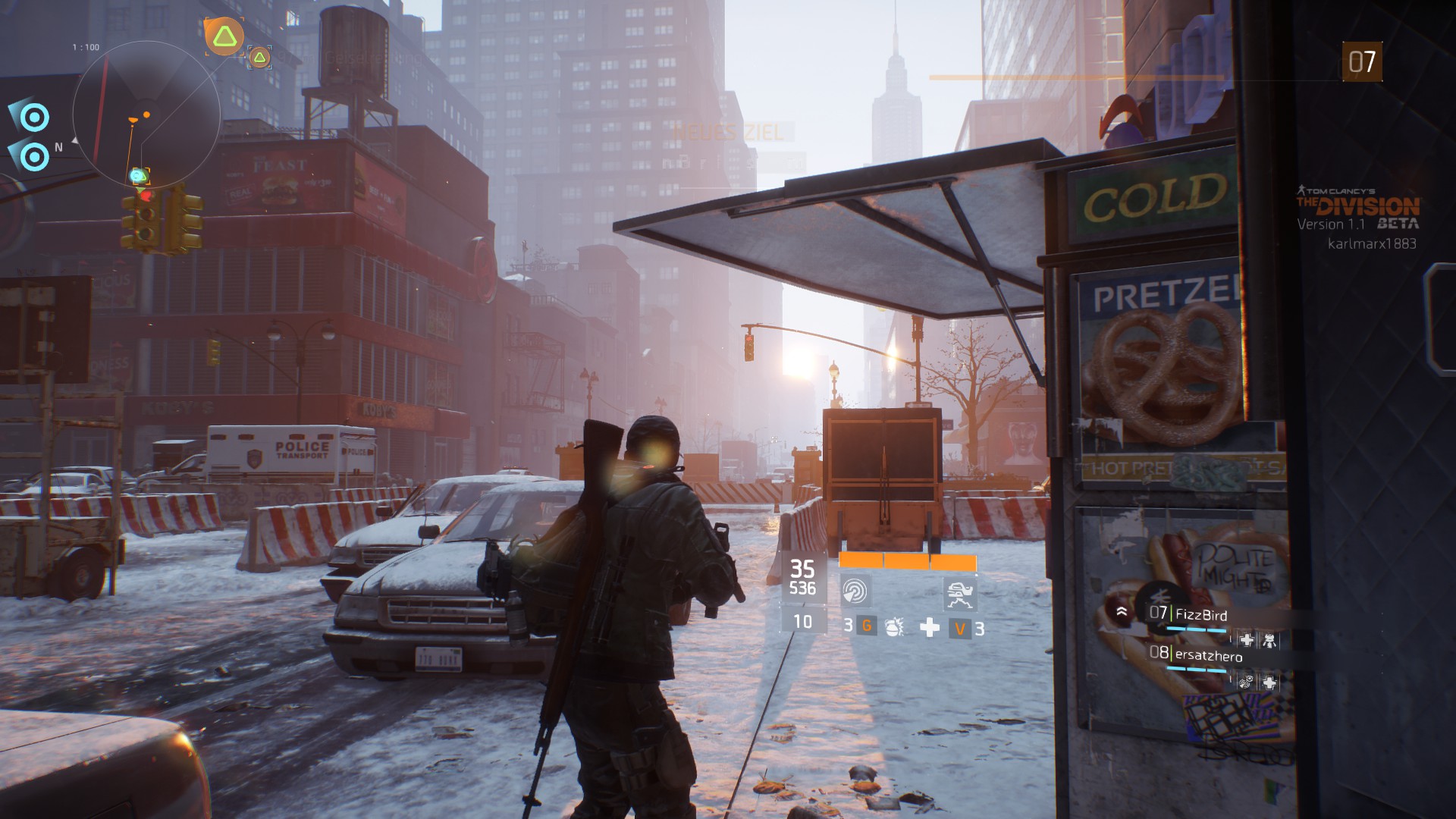Viewport: 1456px width, 819px height.
Task: Deploy the Turret skill
Action: tap(959, 592)
